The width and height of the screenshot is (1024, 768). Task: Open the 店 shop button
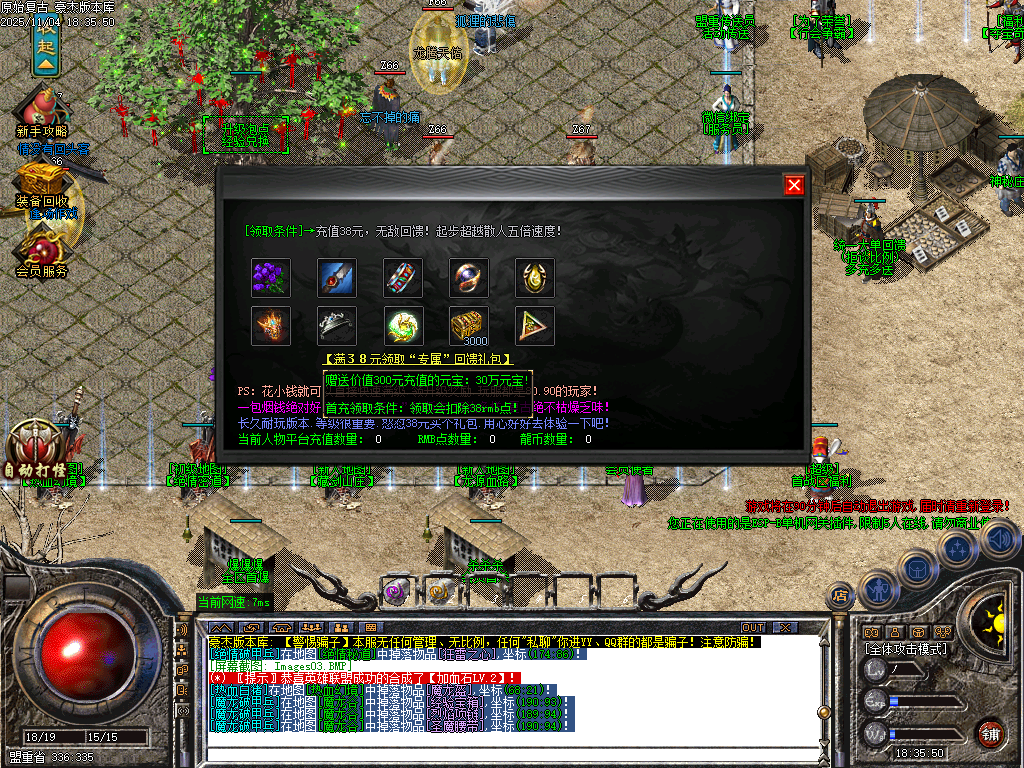840,597
